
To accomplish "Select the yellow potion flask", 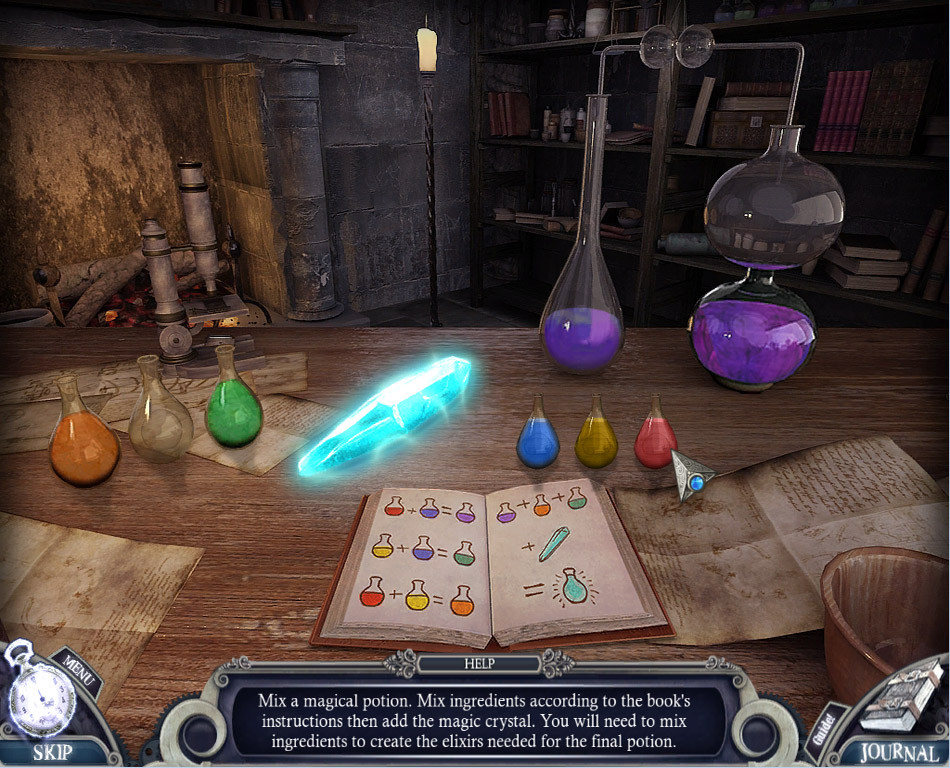I will point(596,438).
